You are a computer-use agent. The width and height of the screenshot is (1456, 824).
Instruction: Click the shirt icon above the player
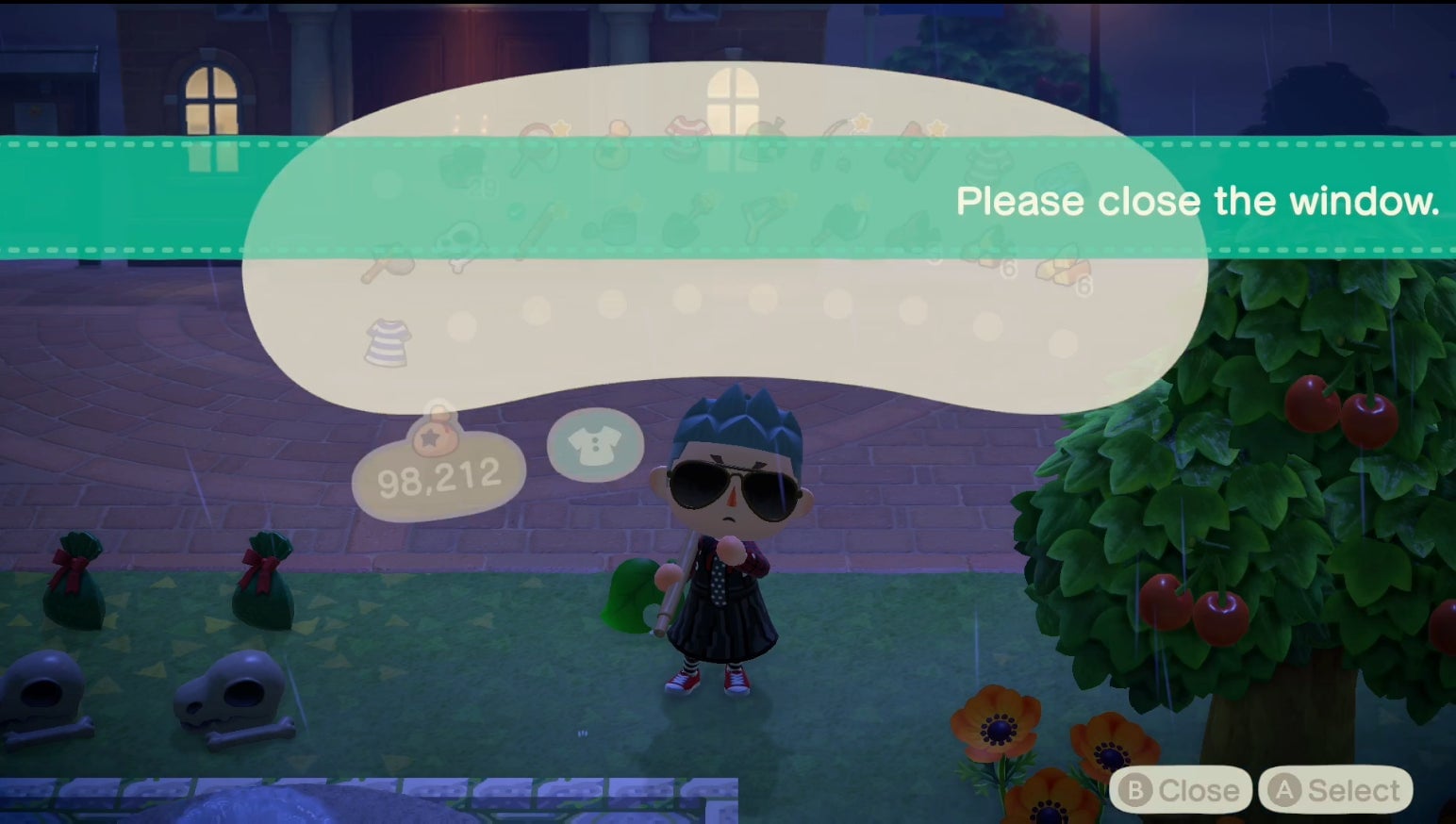pyautogui.click(x=594, y=445)
